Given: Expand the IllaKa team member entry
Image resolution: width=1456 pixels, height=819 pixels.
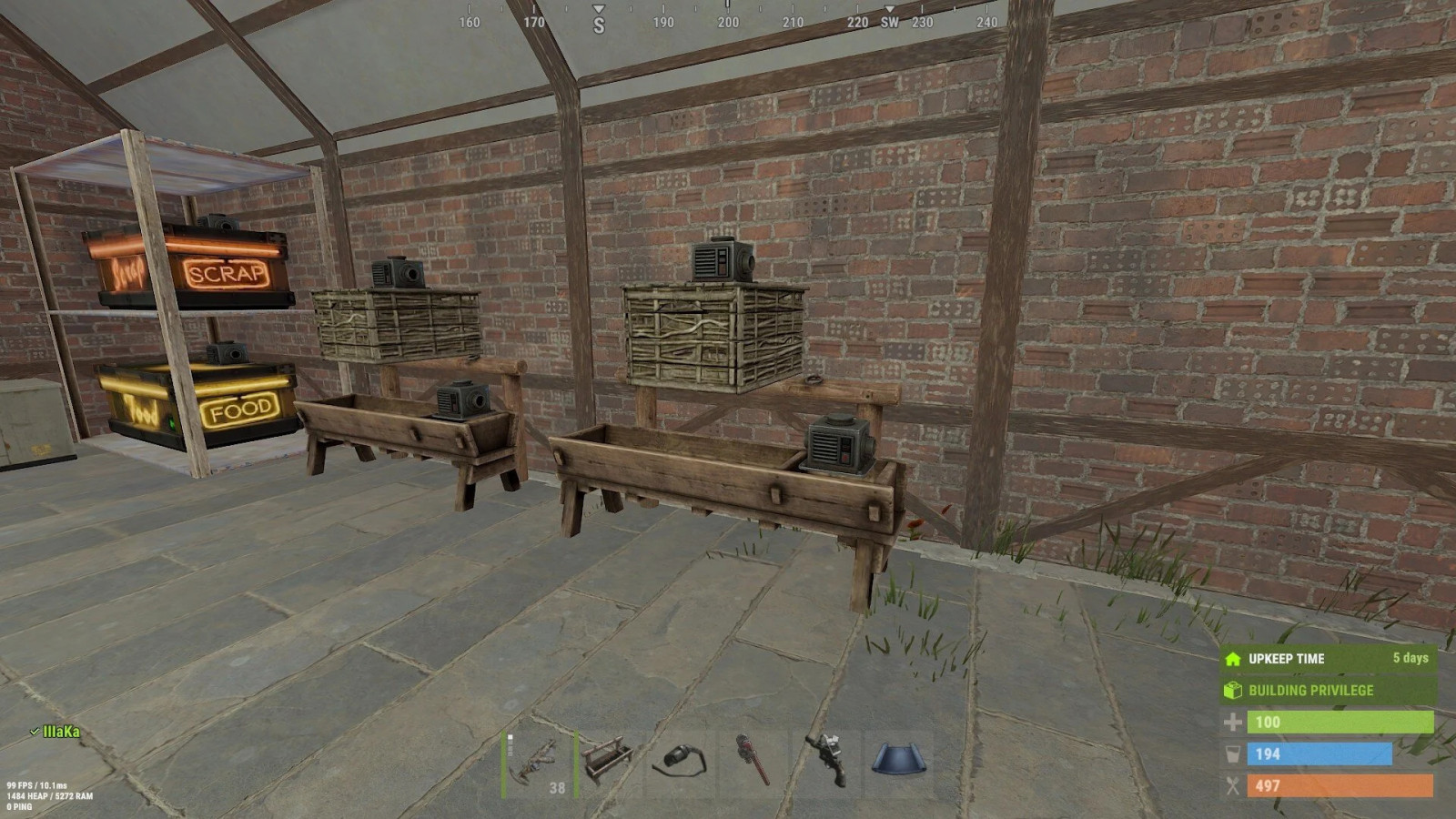Looking at the screenshot, I should (x=56, y=729).
